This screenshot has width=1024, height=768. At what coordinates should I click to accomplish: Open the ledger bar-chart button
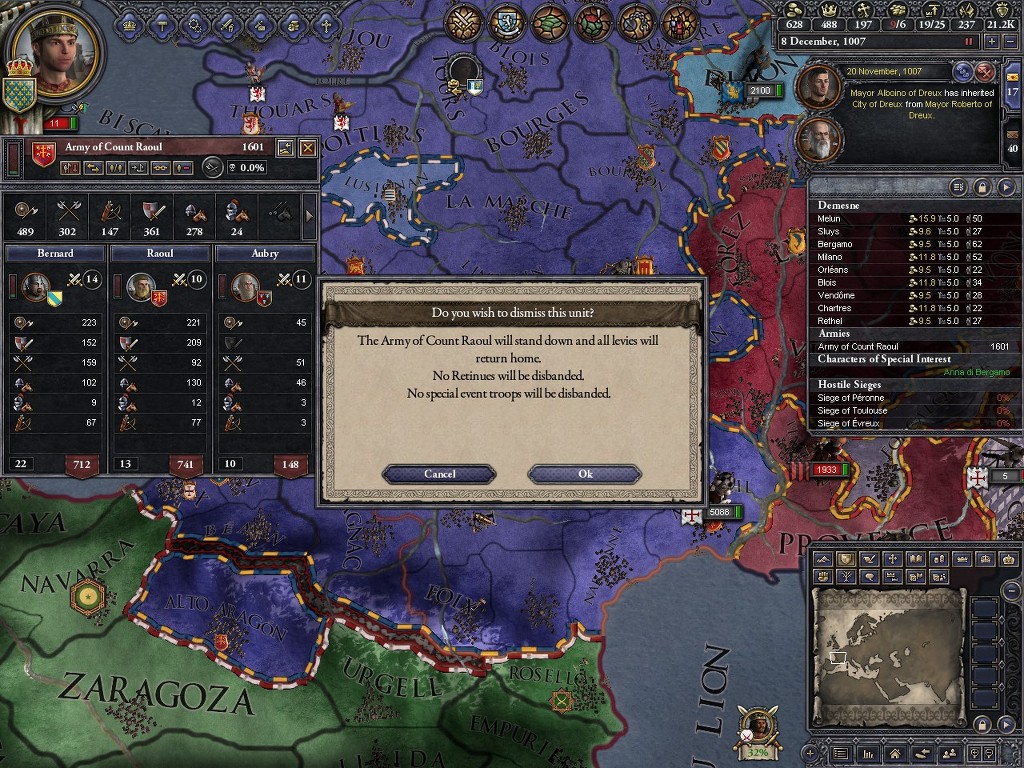867,753
